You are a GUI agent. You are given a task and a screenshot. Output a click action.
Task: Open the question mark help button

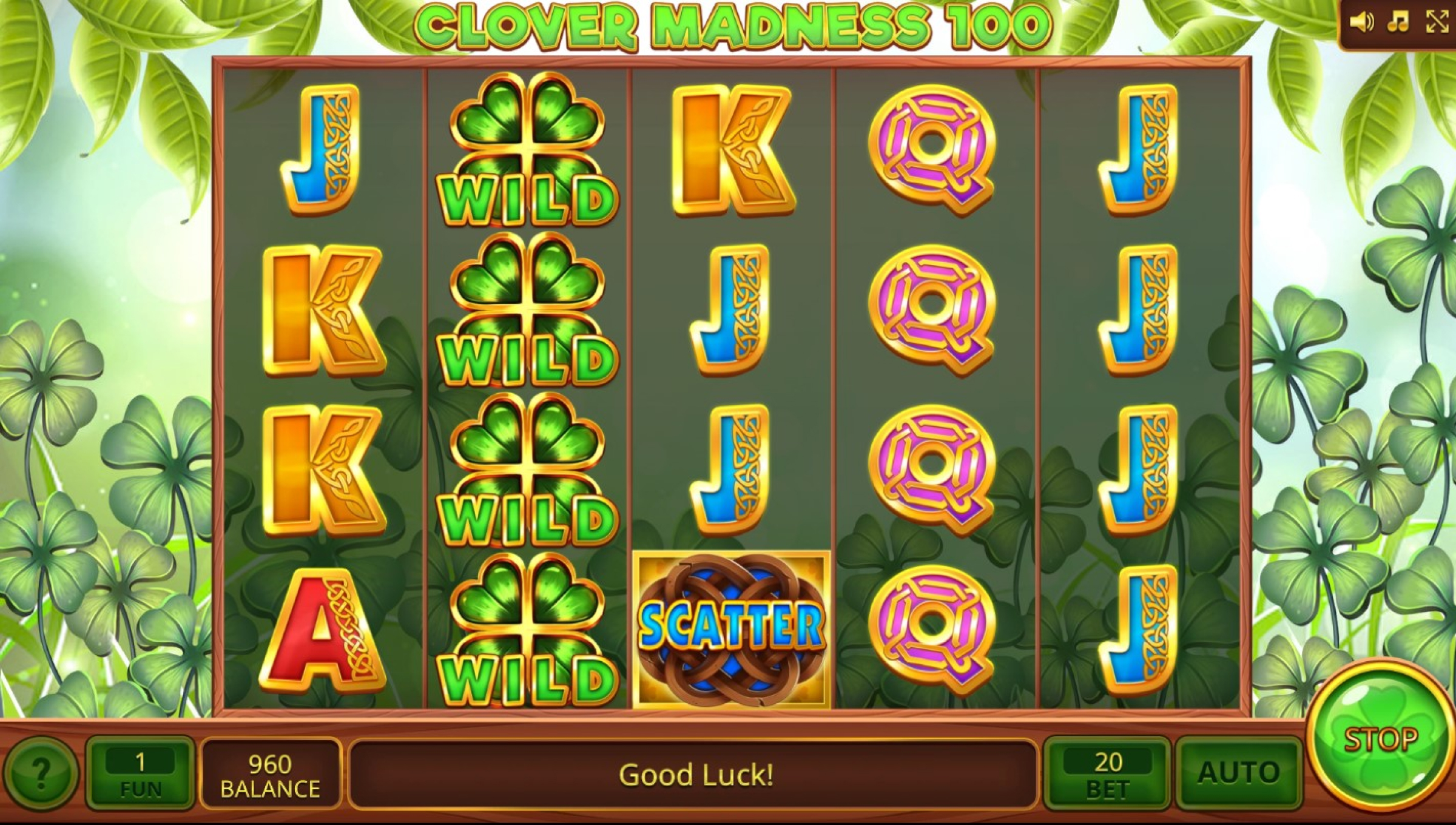[x=40, y=773]
